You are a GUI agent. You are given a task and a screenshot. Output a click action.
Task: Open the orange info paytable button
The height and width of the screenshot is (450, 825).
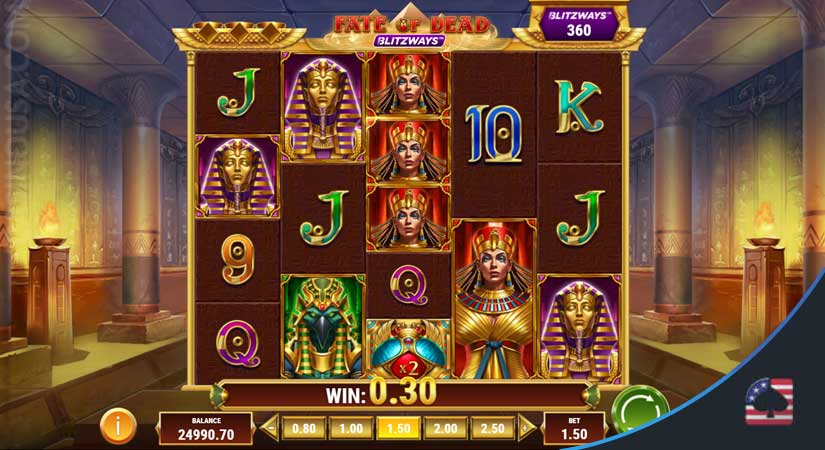point(118,428)
